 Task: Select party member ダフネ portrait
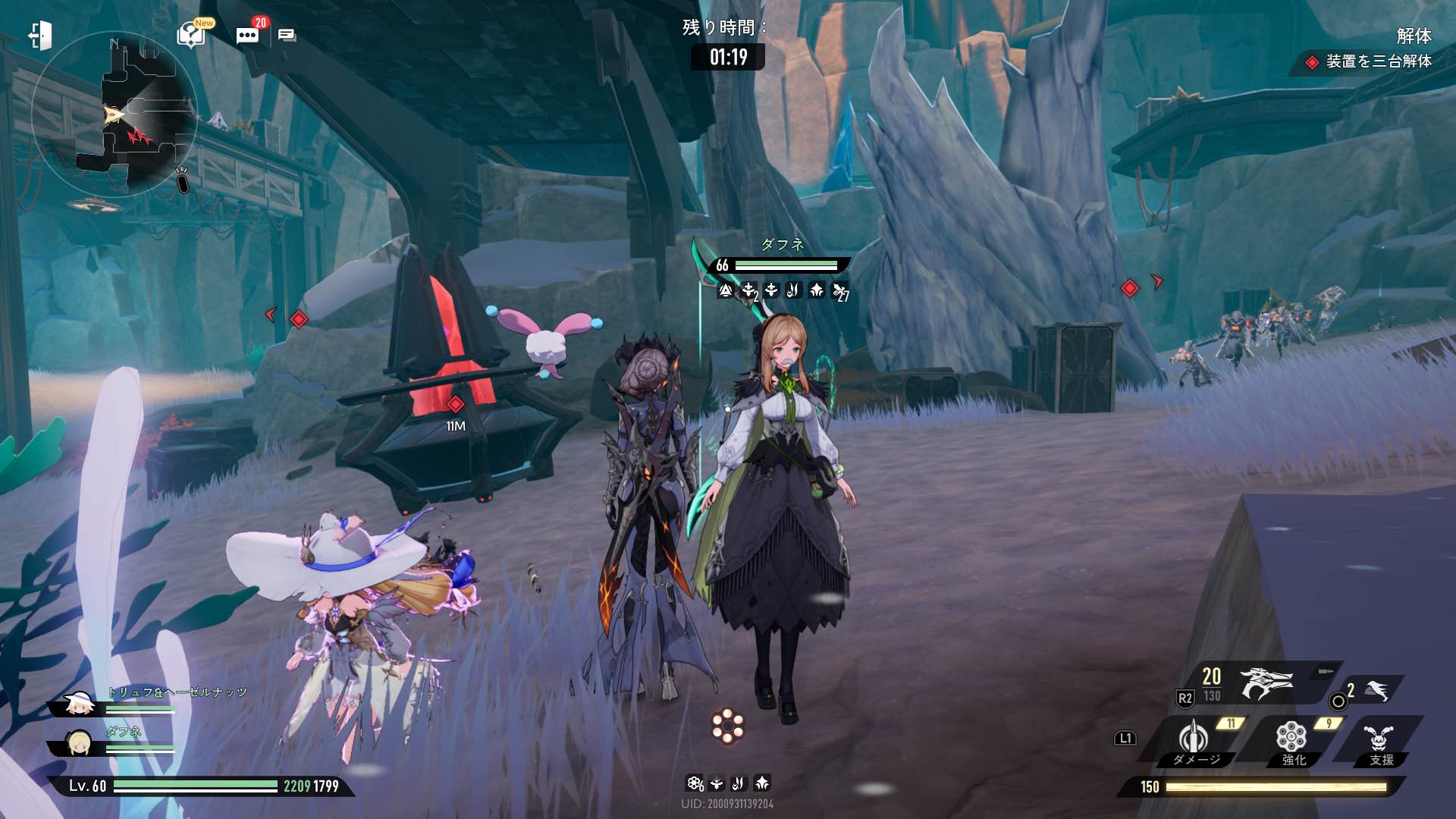(x=78, y=743)
